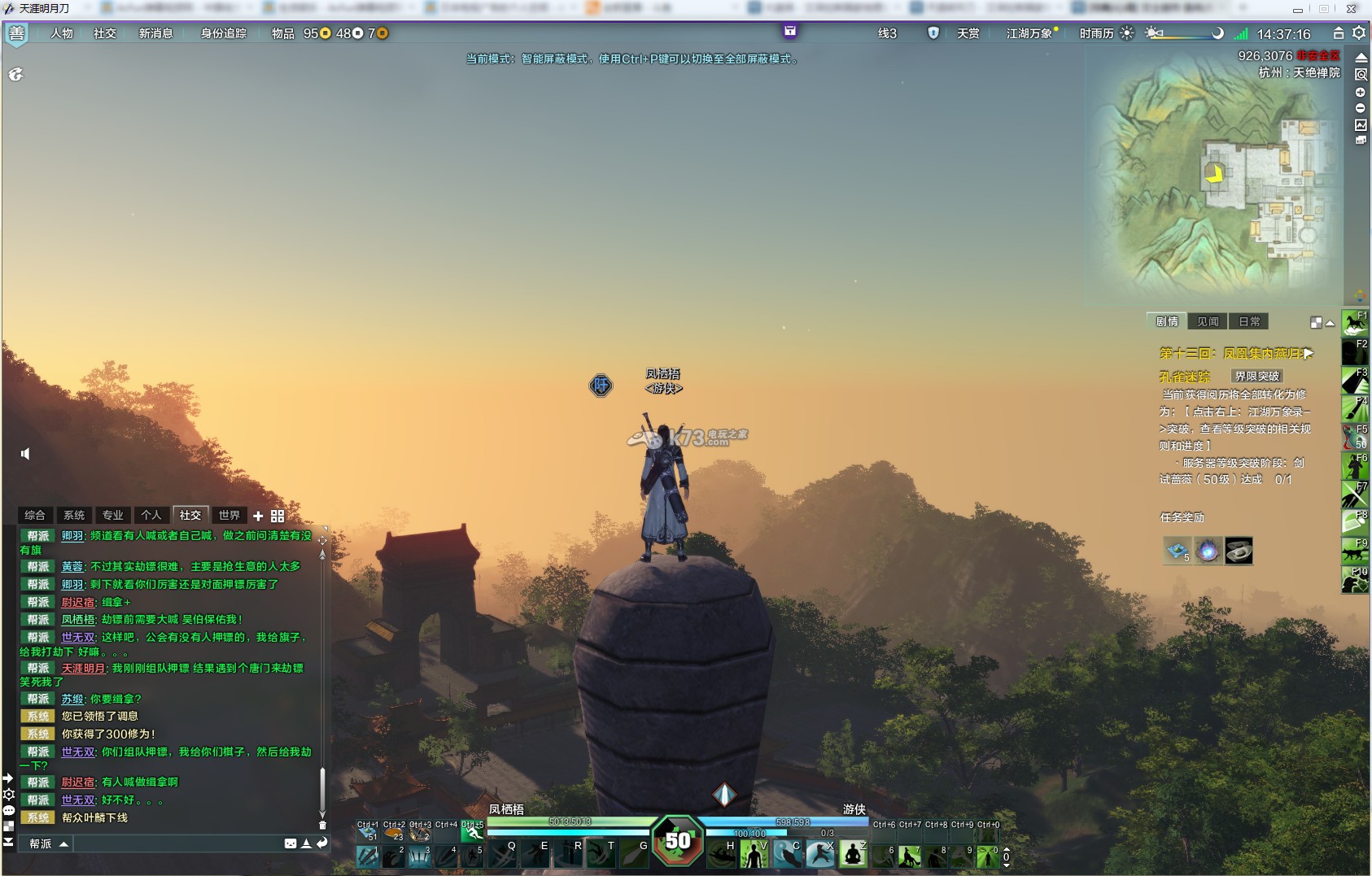Open the 人物 character menu

tap(62, 33)
